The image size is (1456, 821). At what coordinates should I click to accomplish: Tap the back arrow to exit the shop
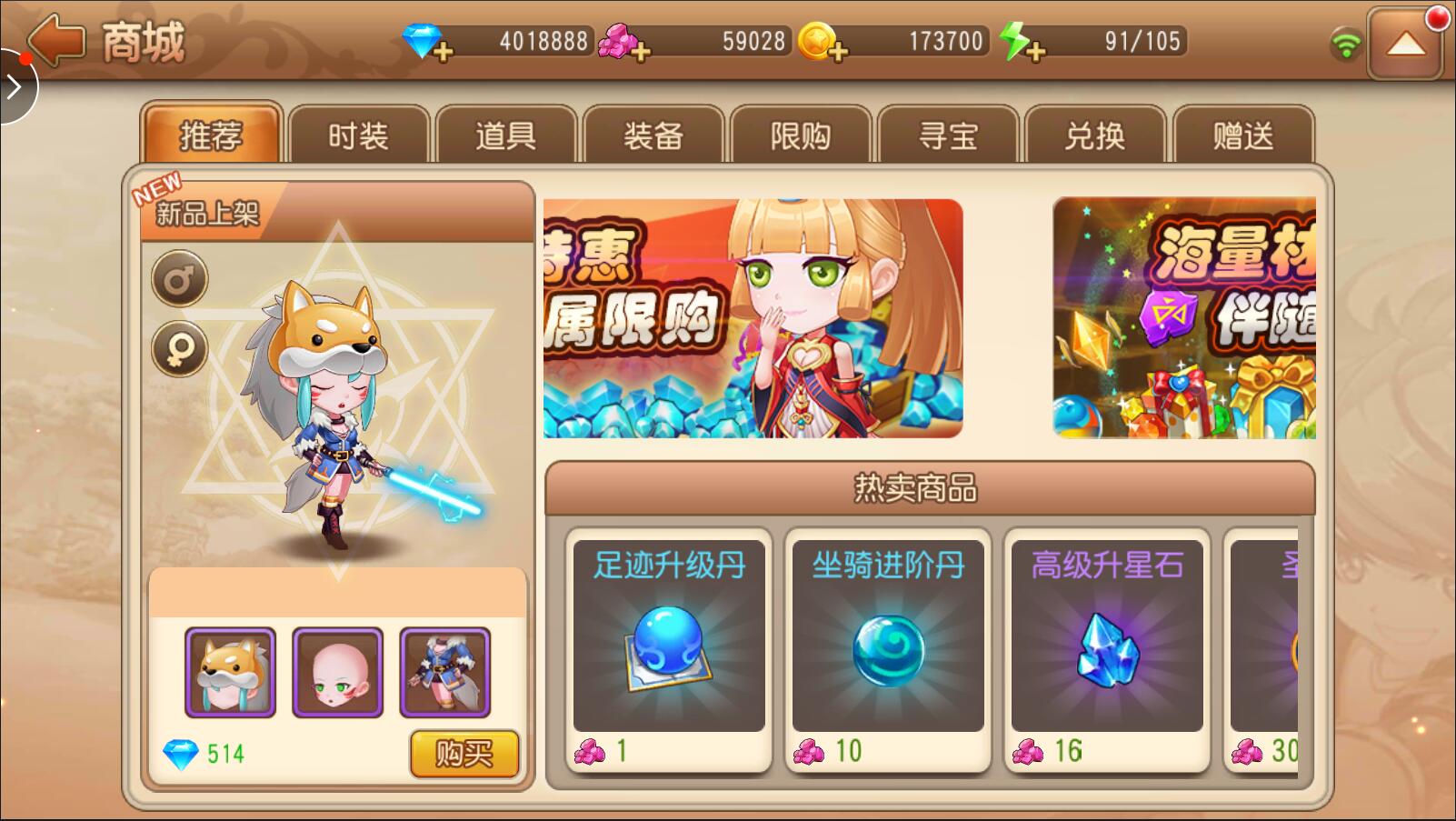coord(56,40)
